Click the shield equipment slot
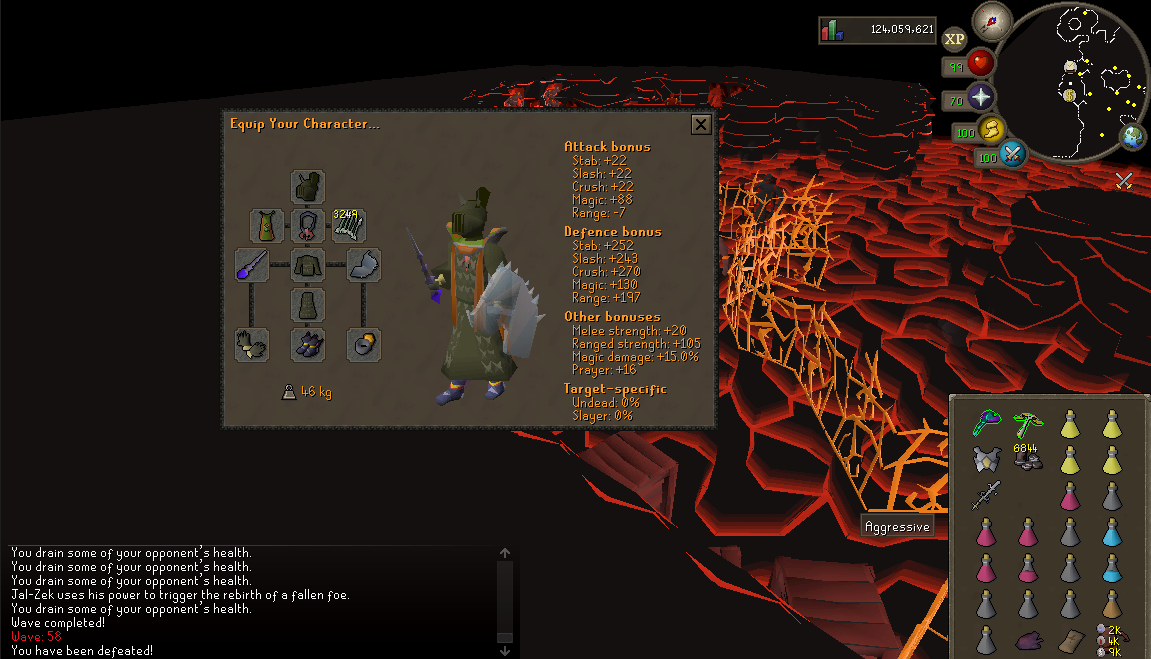 coord(364,265)
